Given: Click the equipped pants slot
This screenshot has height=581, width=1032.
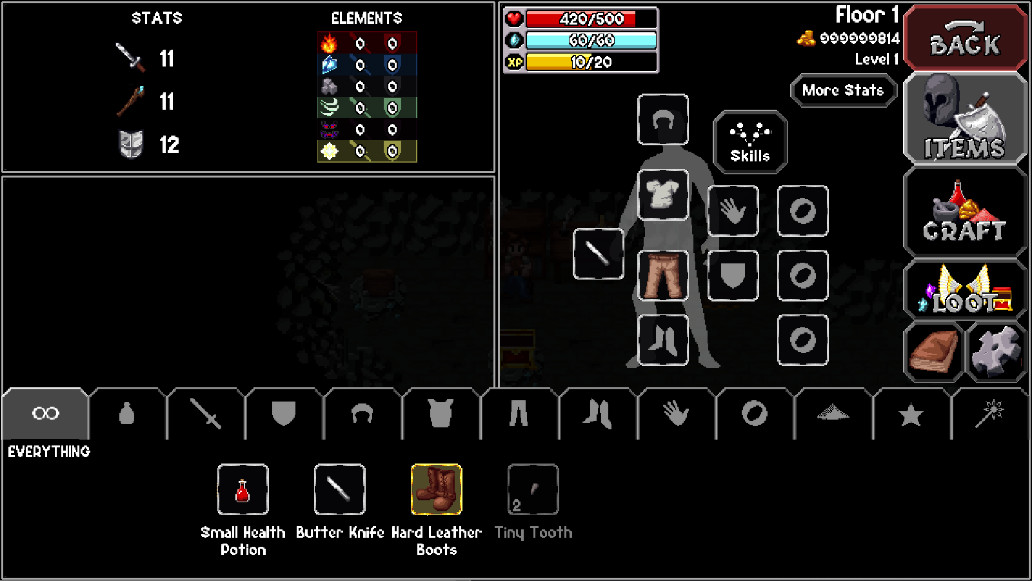Looking at the screenshot, I should click(x=663, y=275).
